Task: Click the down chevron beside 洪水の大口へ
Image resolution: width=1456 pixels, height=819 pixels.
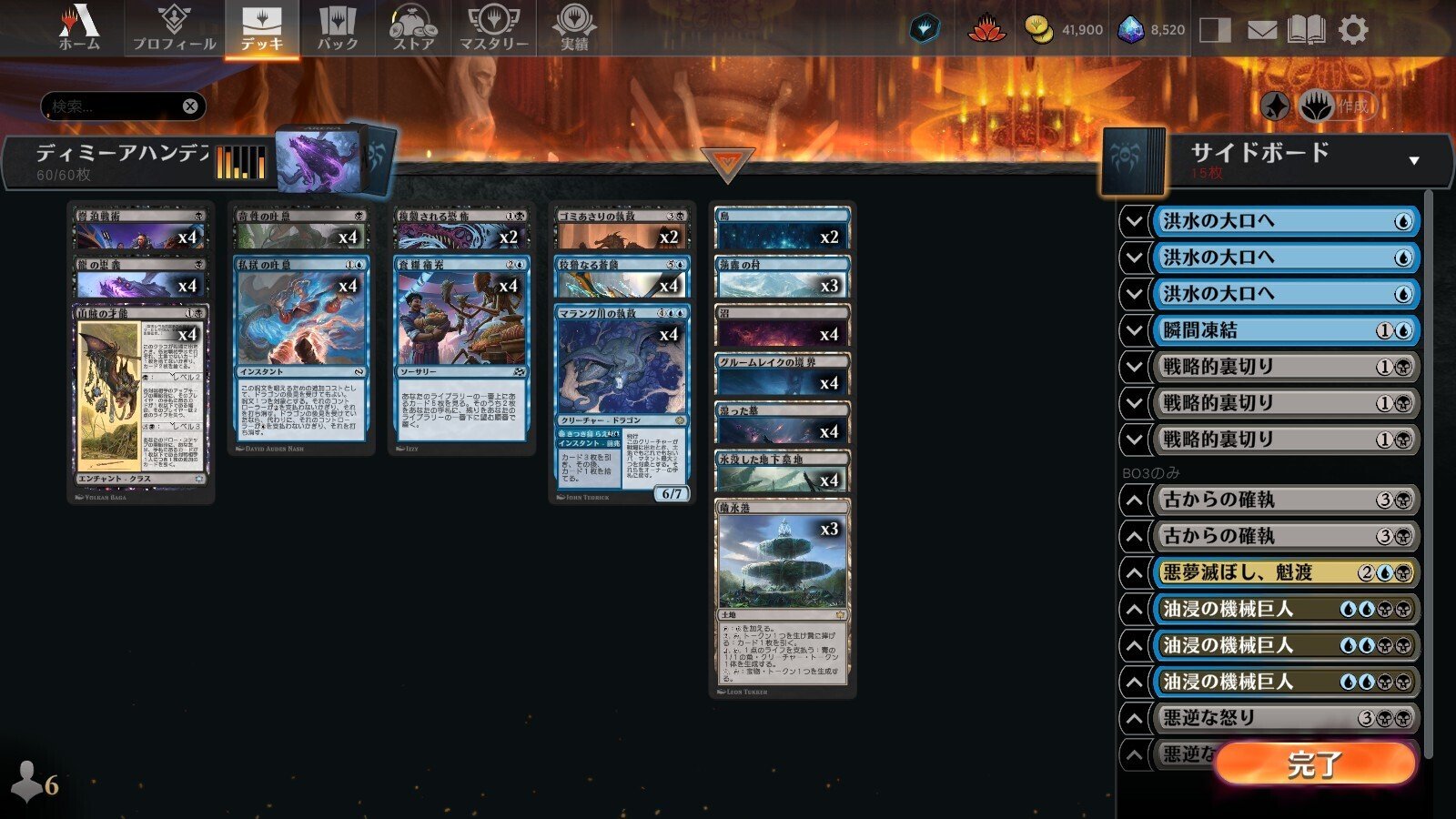Action: 1132,223
